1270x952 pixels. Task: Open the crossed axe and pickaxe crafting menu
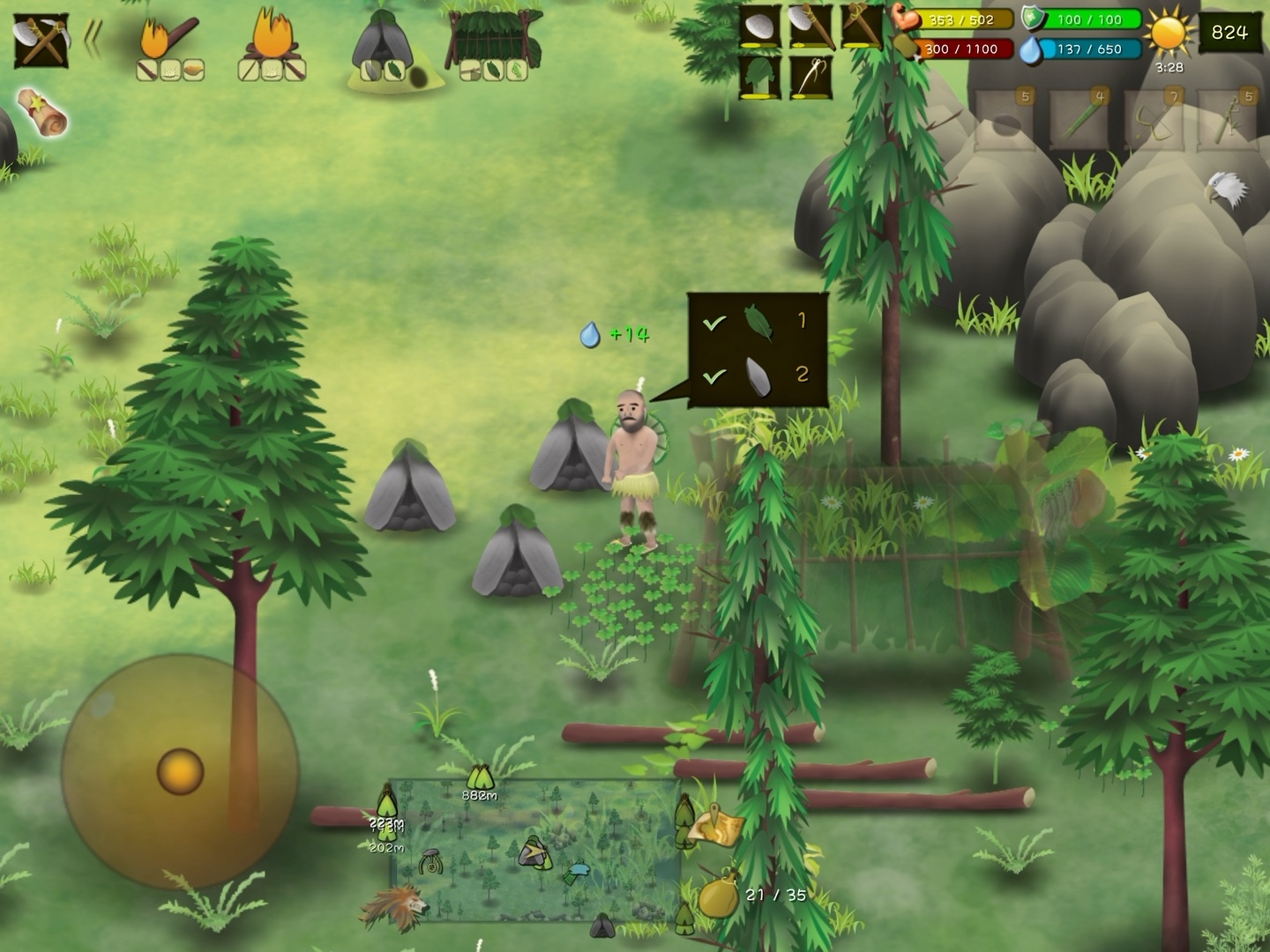coord(41,41)
